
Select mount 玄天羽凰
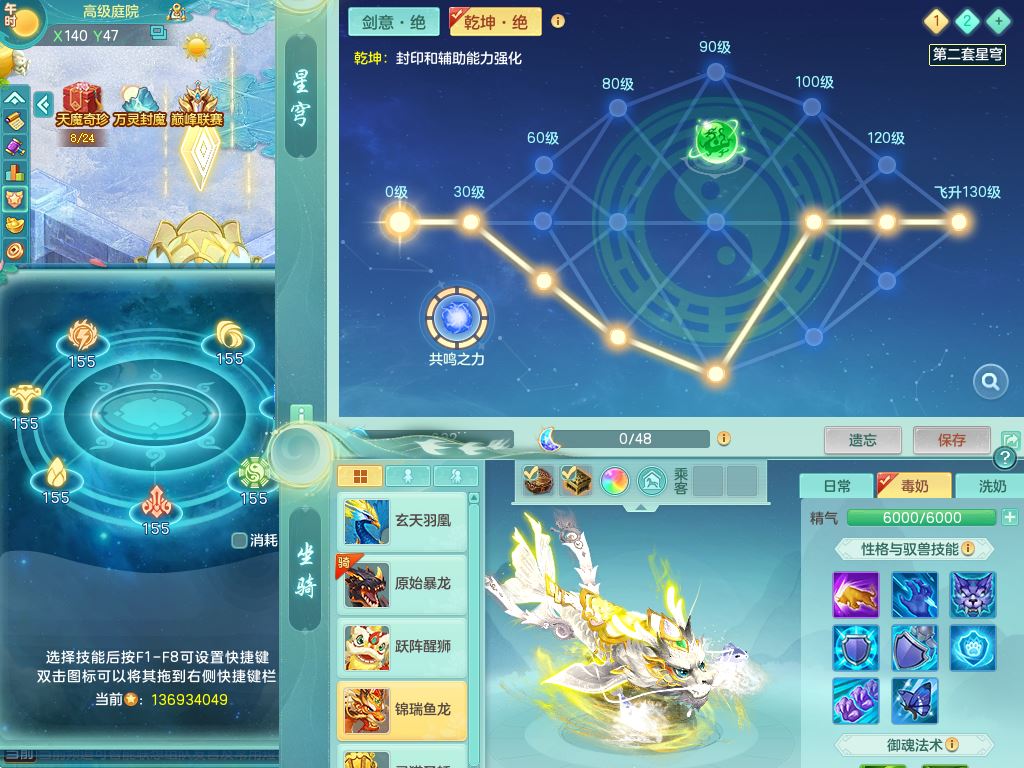click(403, 521)
